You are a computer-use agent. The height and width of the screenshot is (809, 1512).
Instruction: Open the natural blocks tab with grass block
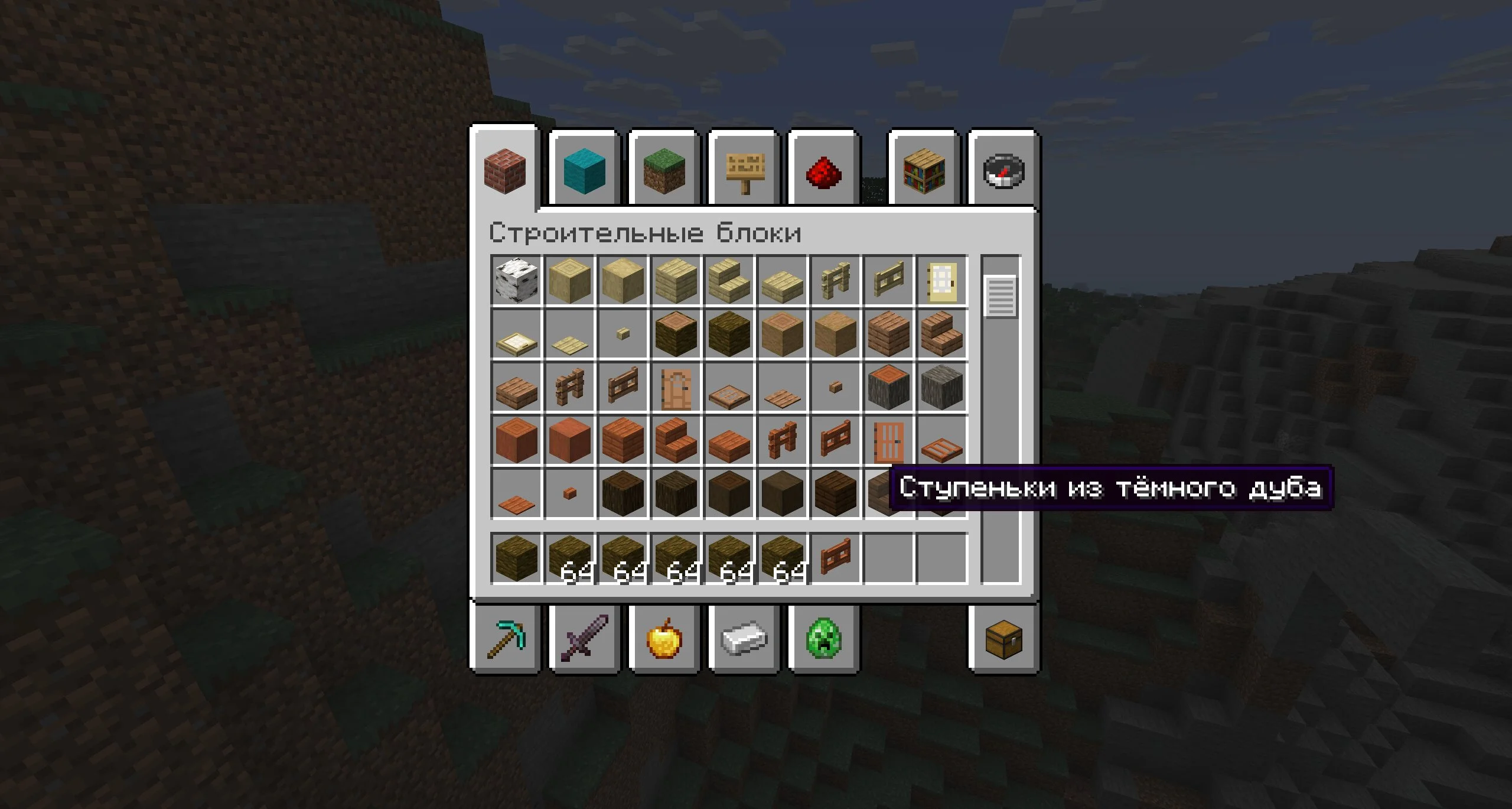tap(664, 171)
